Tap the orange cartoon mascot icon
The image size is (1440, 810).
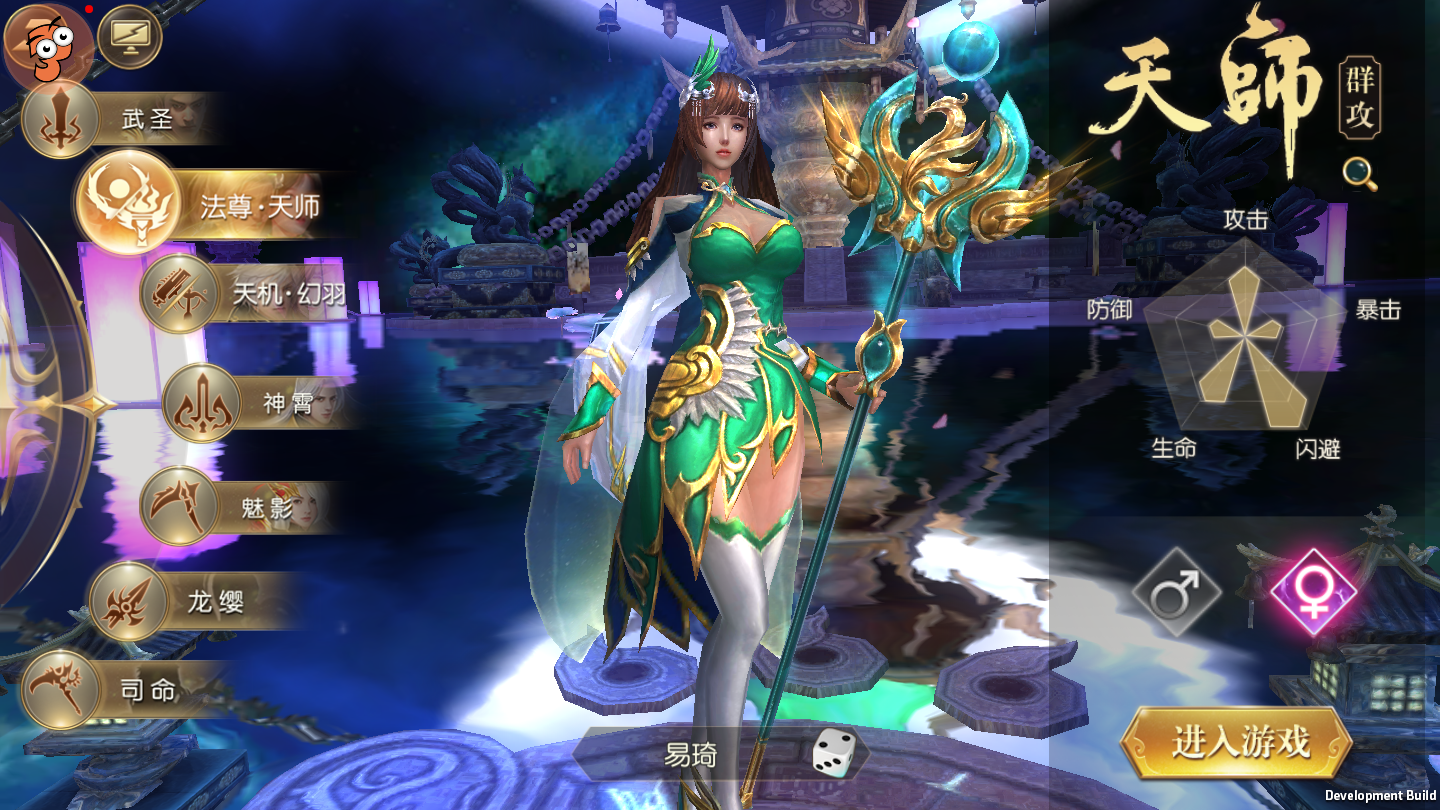[x=48, y=45]
